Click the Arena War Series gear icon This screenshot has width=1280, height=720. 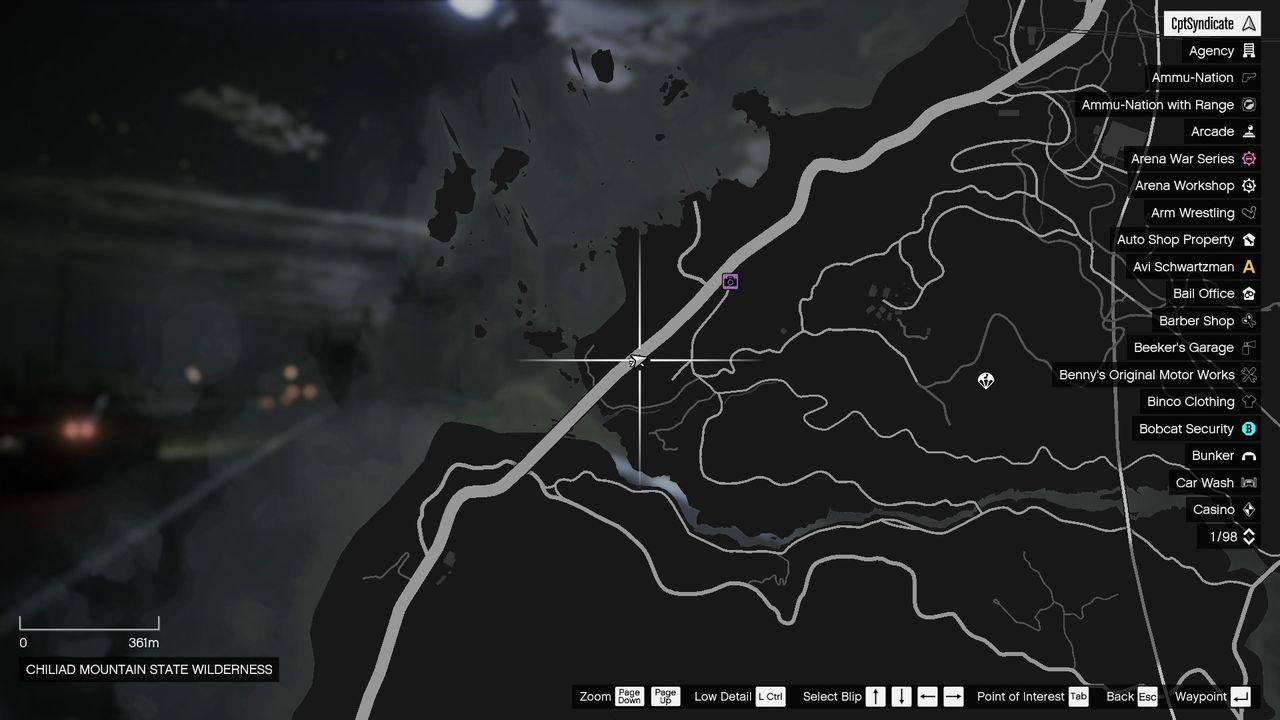1247,158
